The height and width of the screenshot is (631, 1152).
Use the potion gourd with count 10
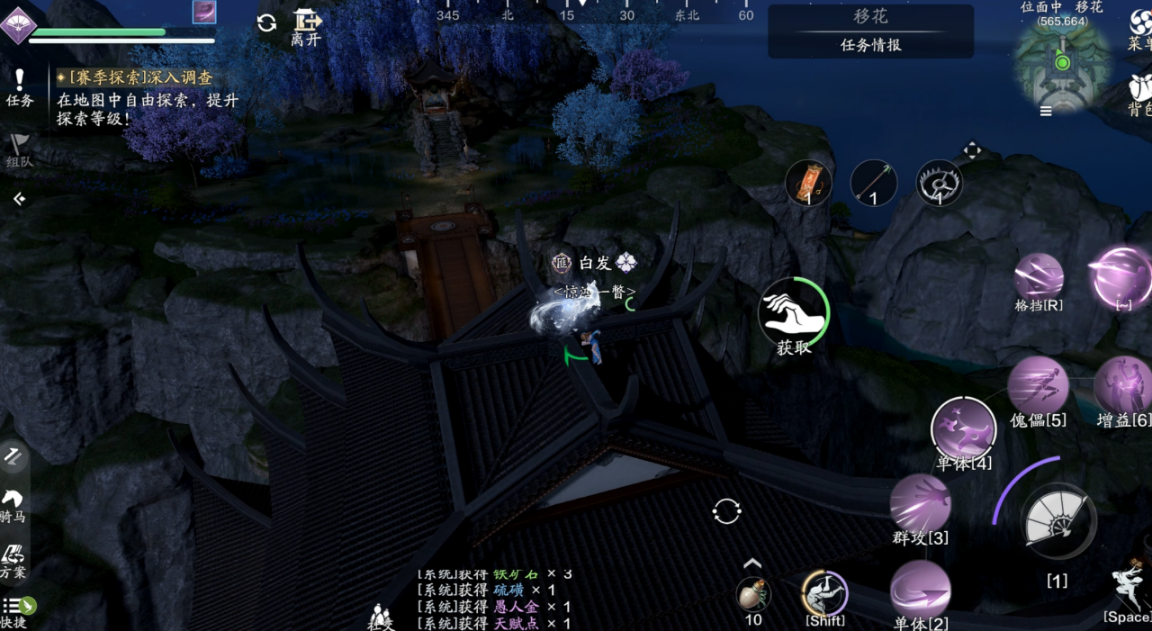tap(754, 594)
